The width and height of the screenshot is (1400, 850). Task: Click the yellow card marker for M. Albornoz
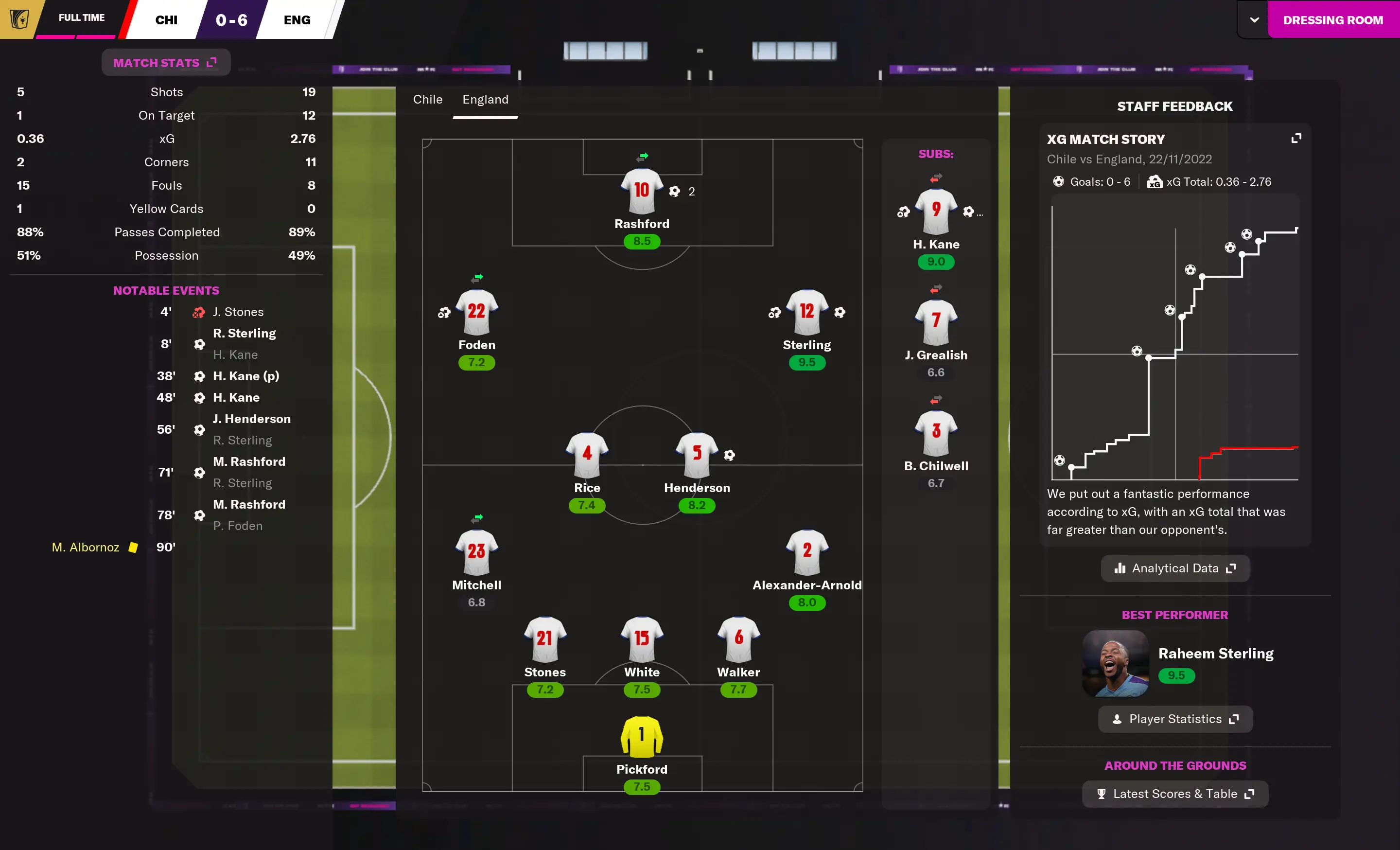(133, 547)
